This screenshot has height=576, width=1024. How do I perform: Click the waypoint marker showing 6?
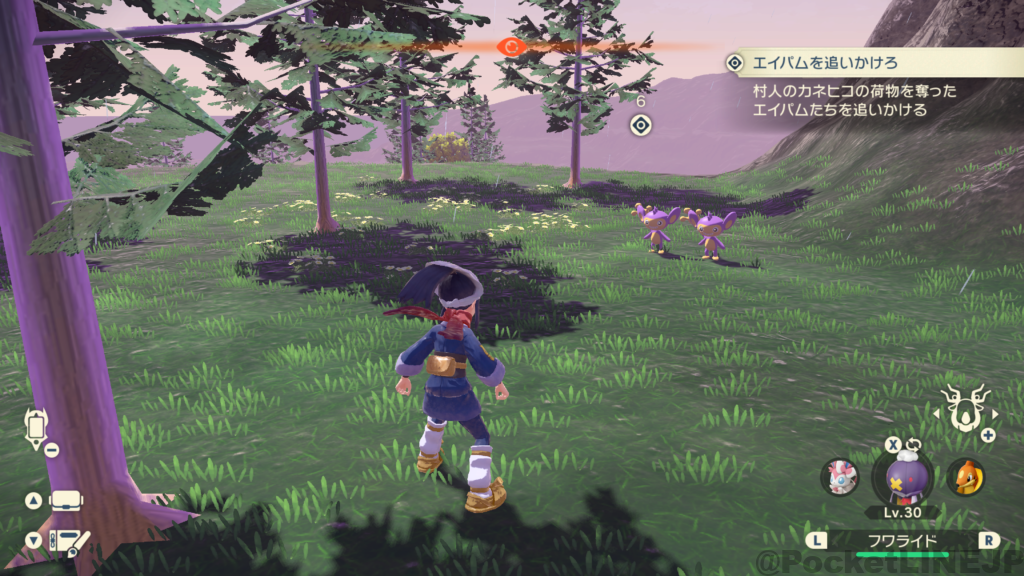(x=641, y=125)
